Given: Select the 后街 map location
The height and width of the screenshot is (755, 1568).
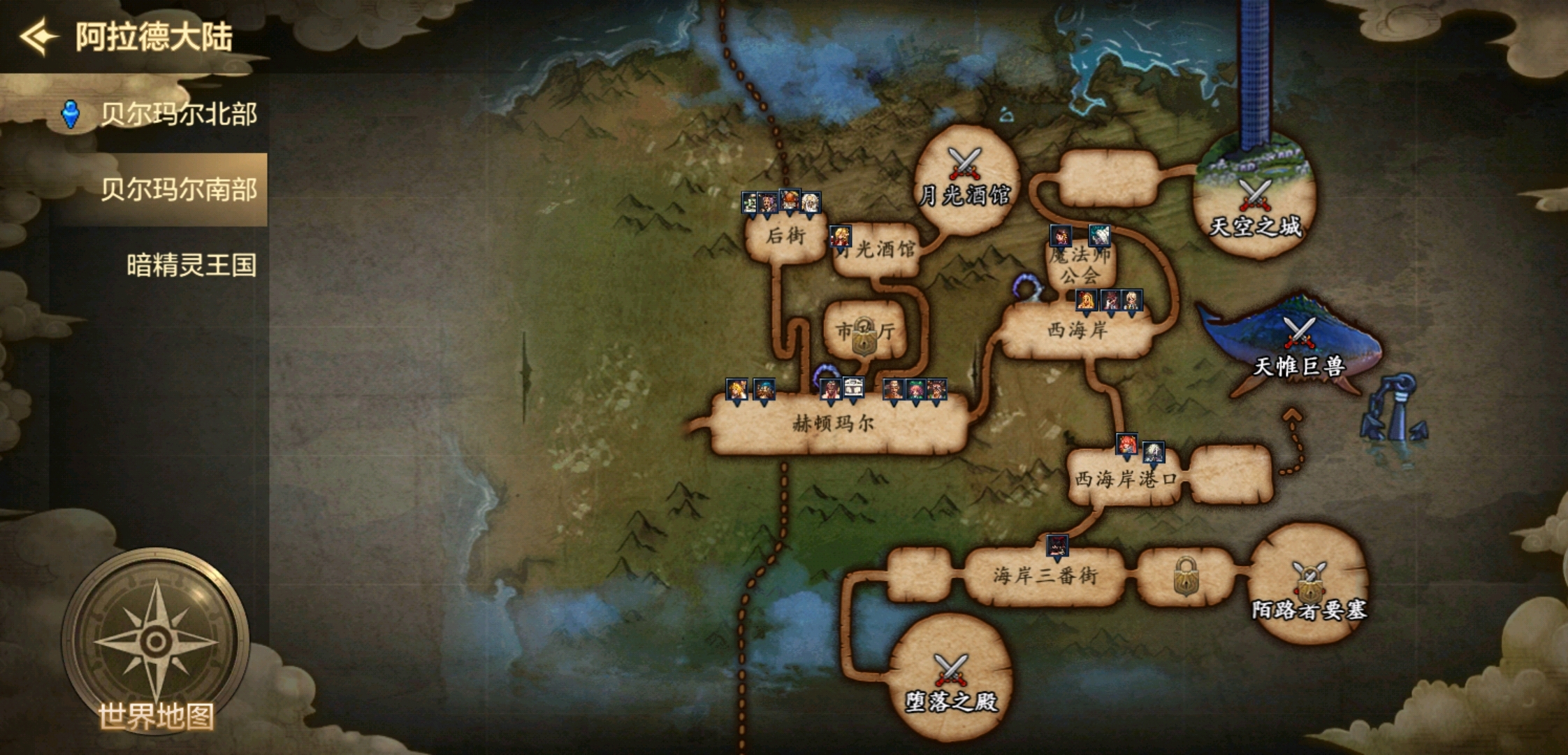Looking at the screenshot, I should point(786,237).
